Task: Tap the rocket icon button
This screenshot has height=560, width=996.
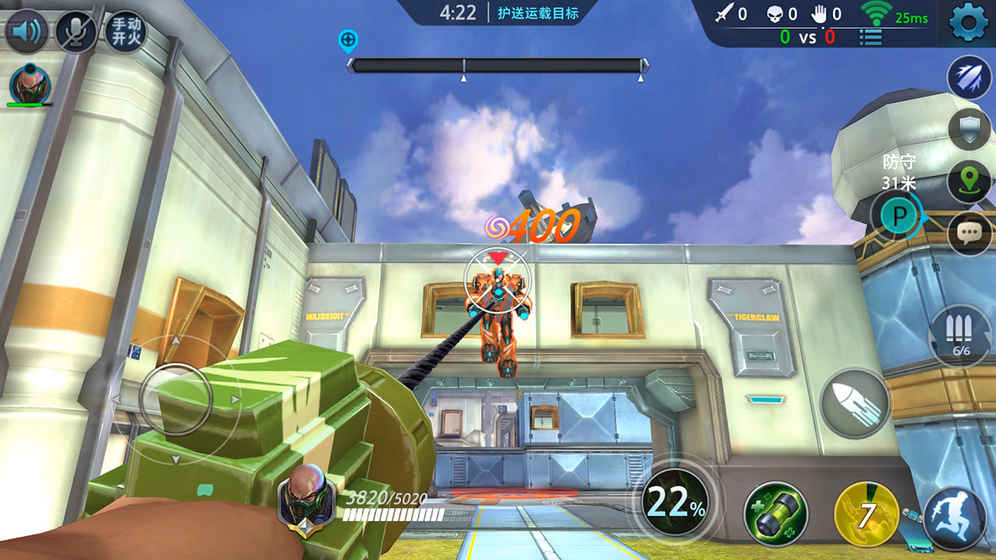Action: pos(968,77)
